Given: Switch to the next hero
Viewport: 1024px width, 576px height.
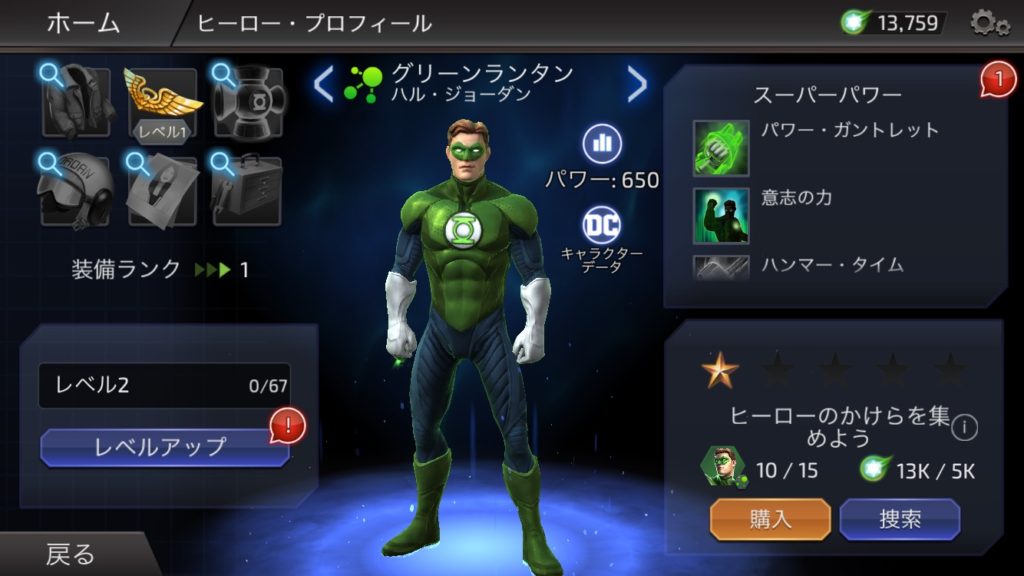Looking at the screenshot, I should [x=637, y=84].
